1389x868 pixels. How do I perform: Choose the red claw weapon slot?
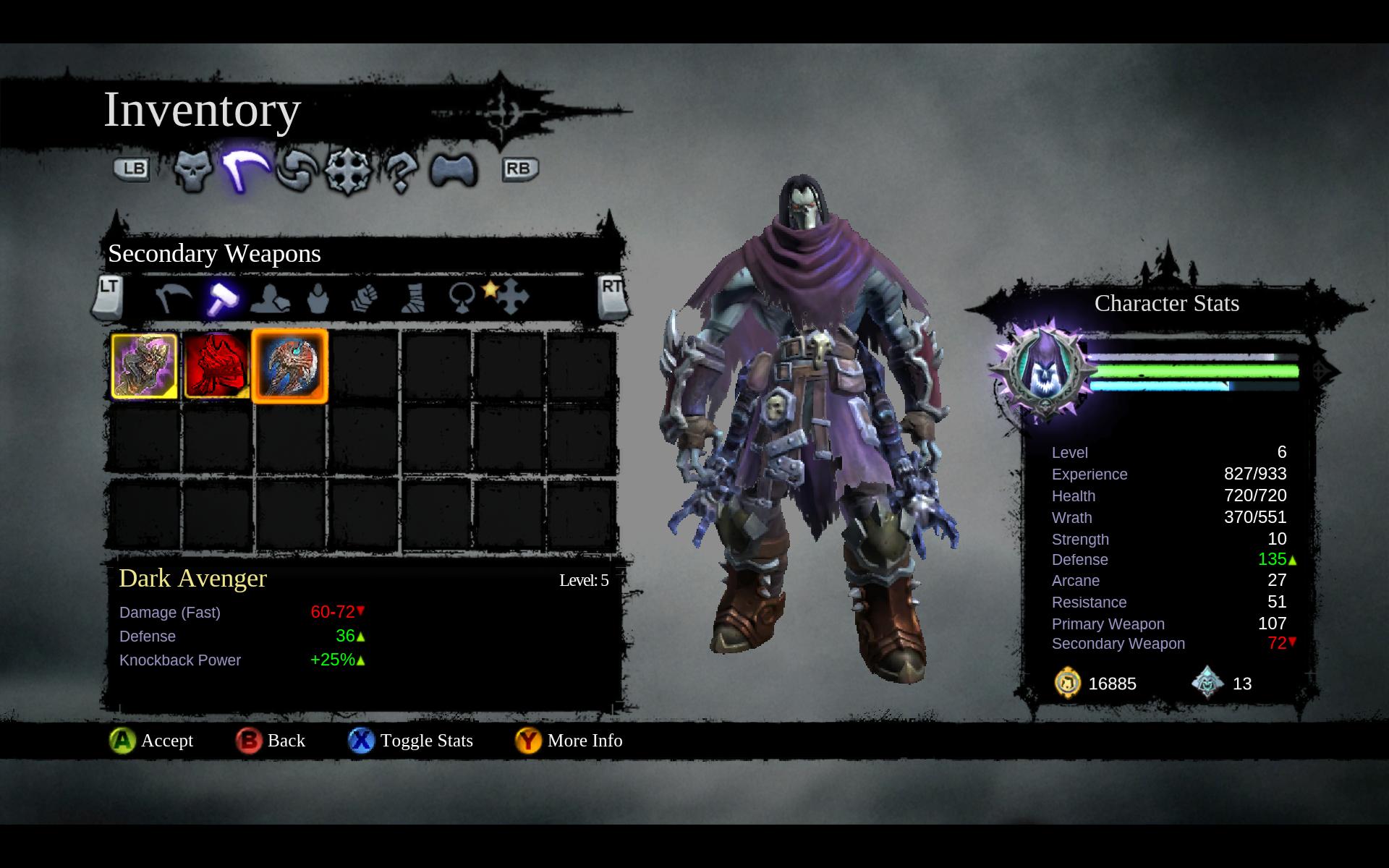(216, 366)
